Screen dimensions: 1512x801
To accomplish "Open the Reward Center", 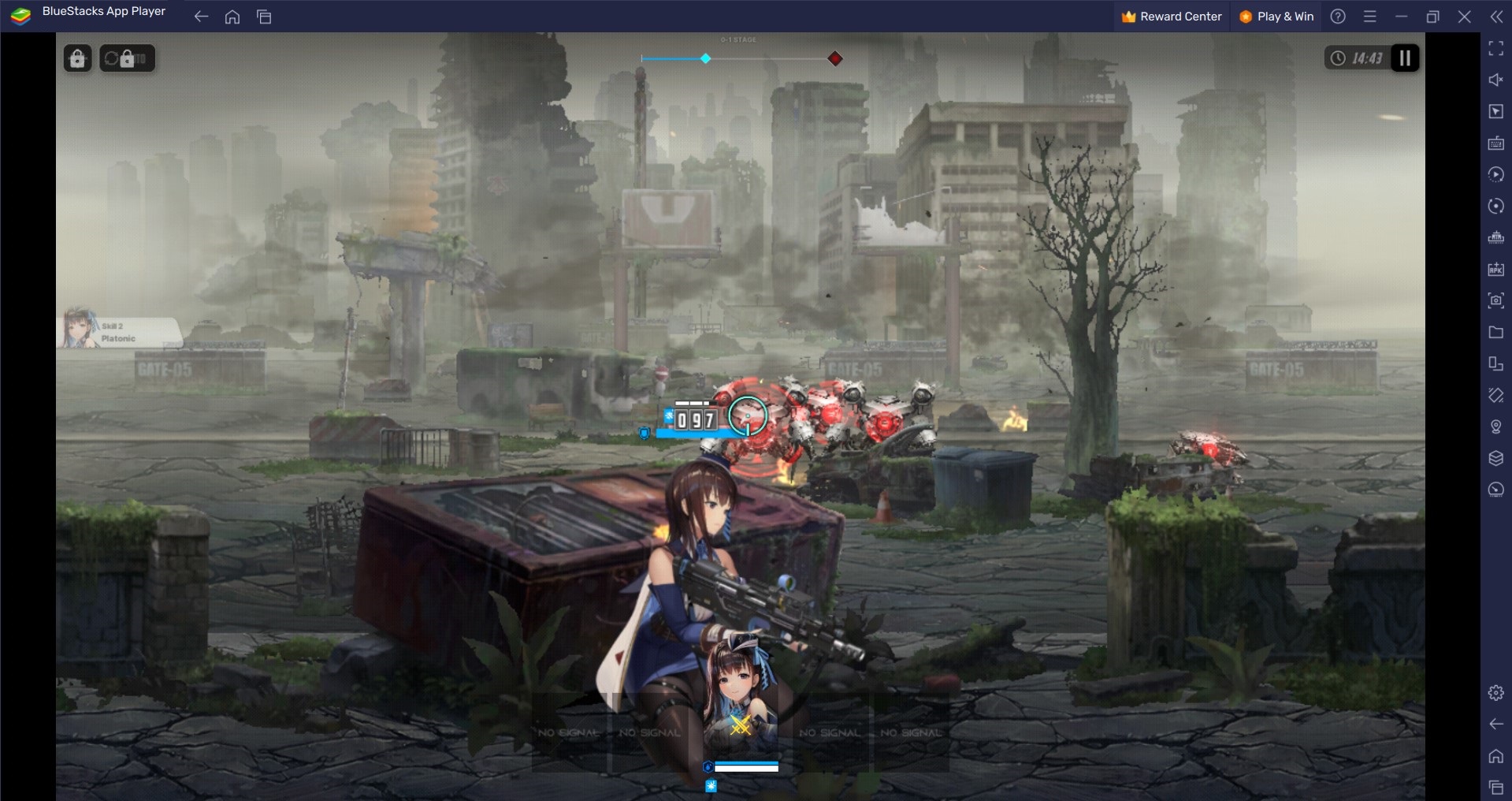I will [1172, 16].
